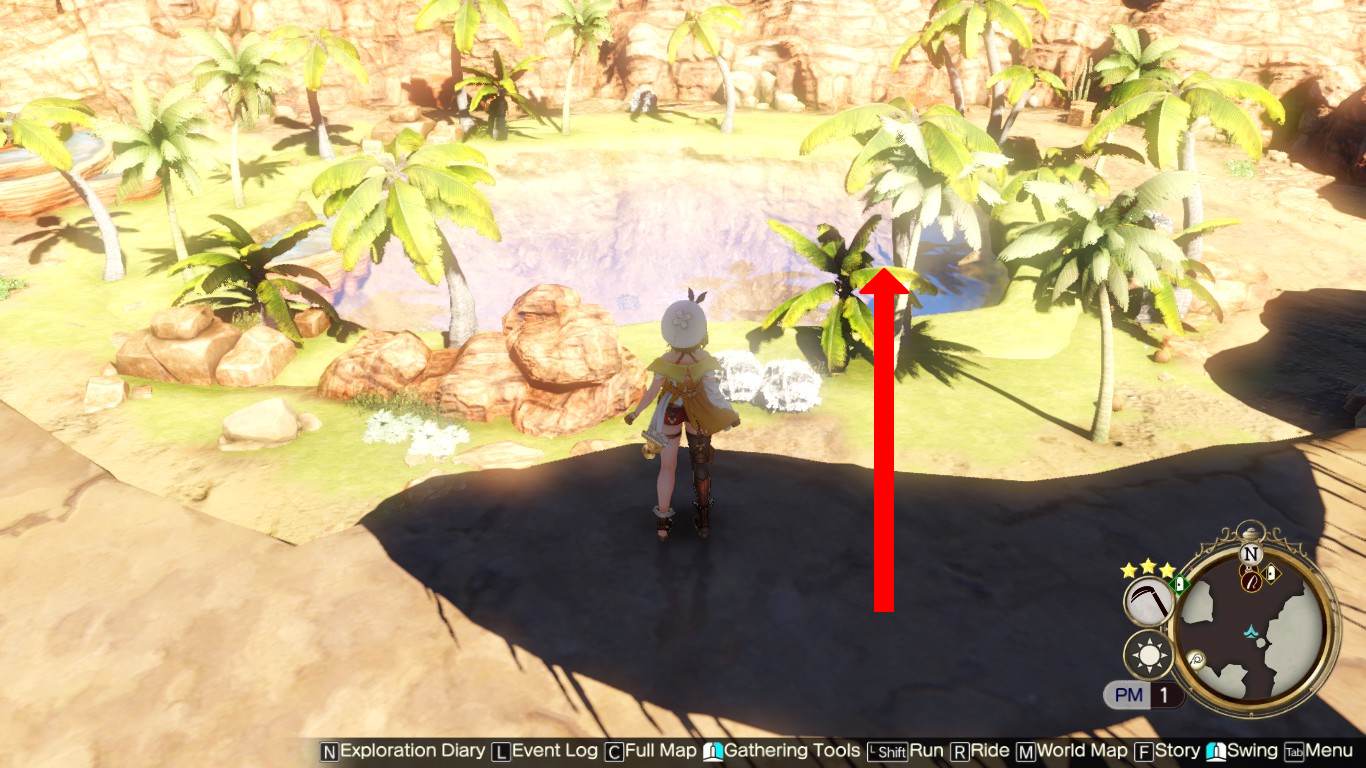Select the sickle gathering tool icon
The image size is (1366, 768).
(x=1147, y=600)
